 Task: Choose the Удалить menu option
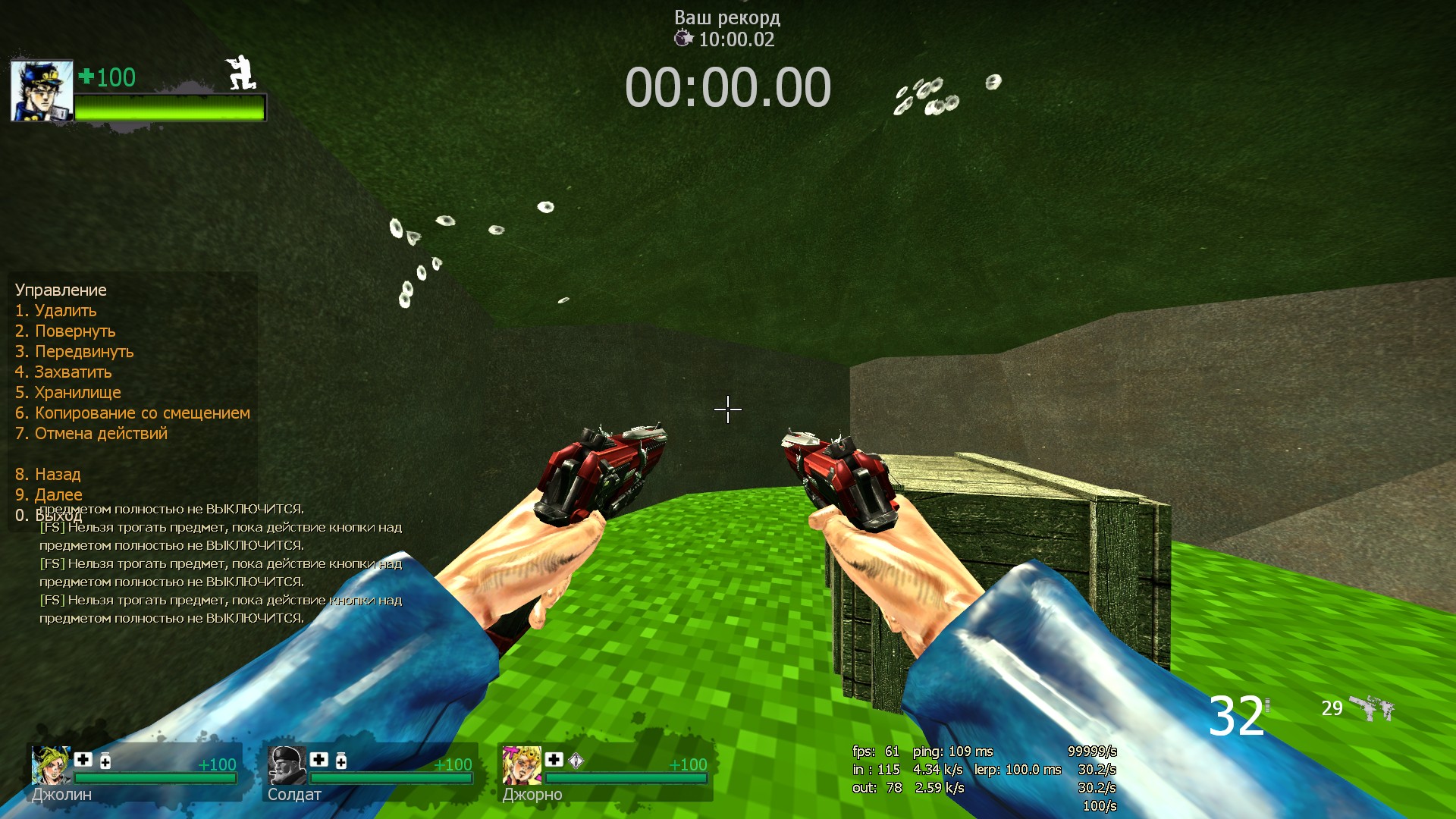[x=56, y=311]
